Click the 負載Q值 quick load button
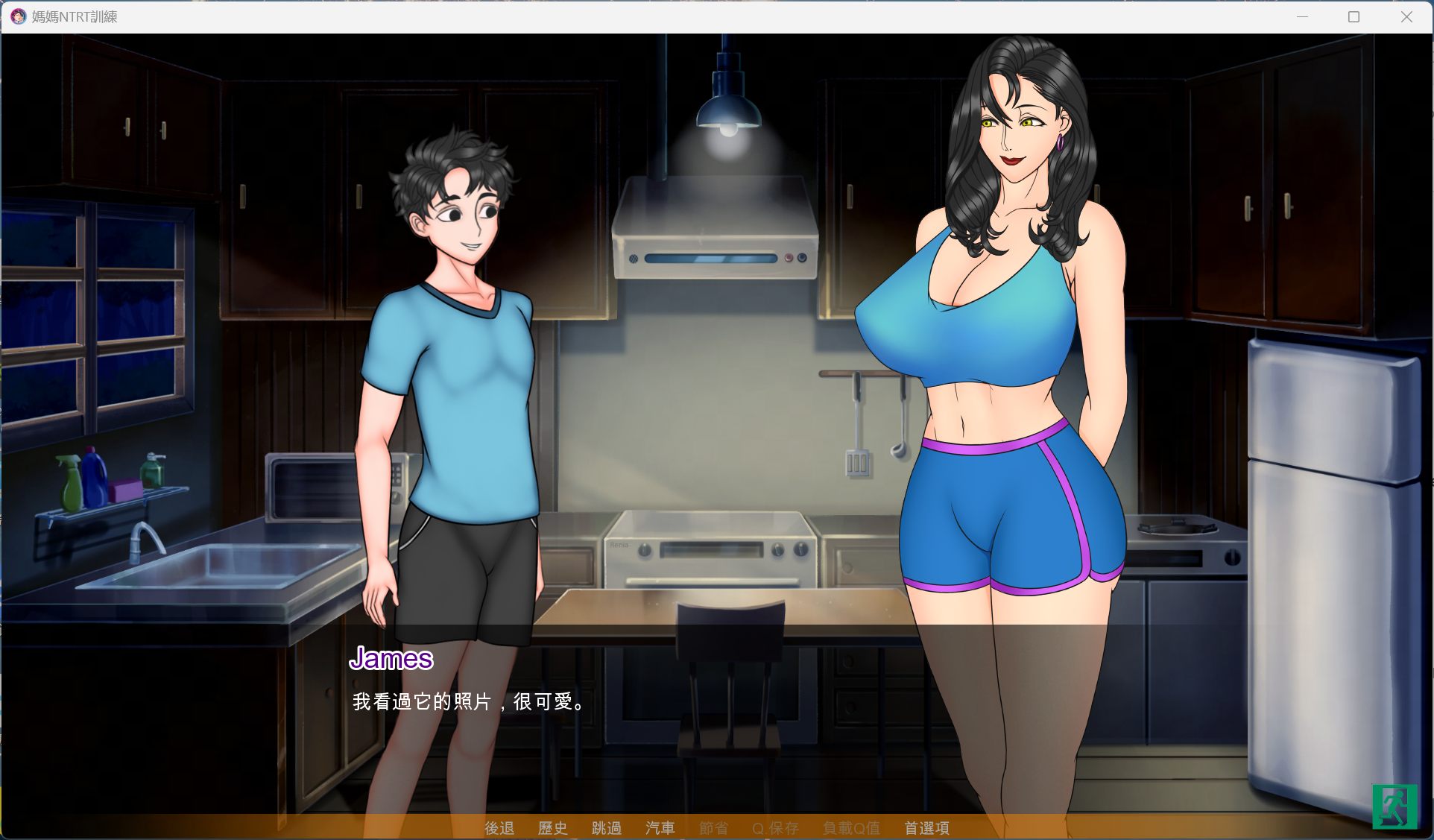 [851, 828]
